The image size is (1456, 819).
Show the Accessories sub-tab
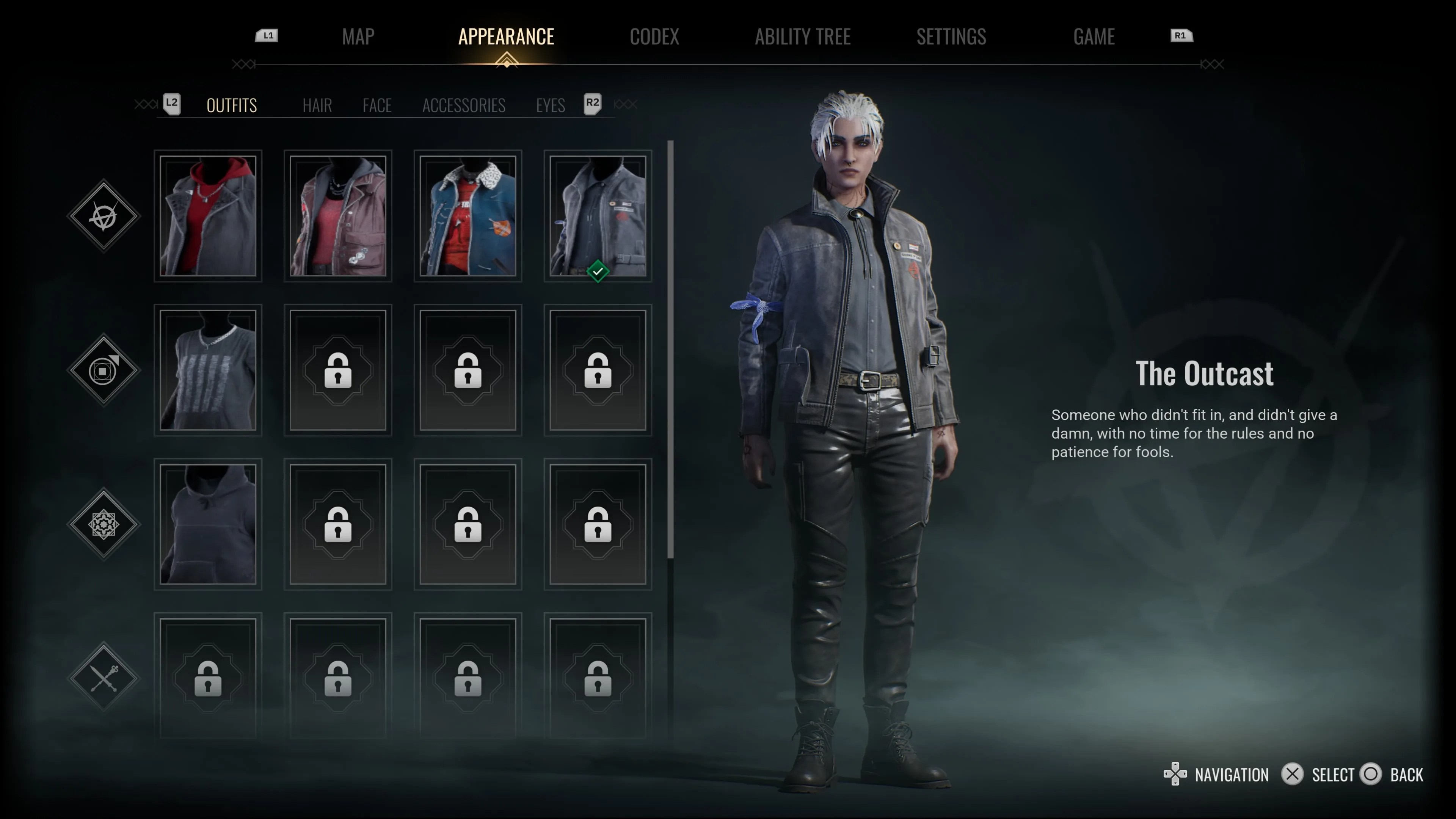click(463, 105)
